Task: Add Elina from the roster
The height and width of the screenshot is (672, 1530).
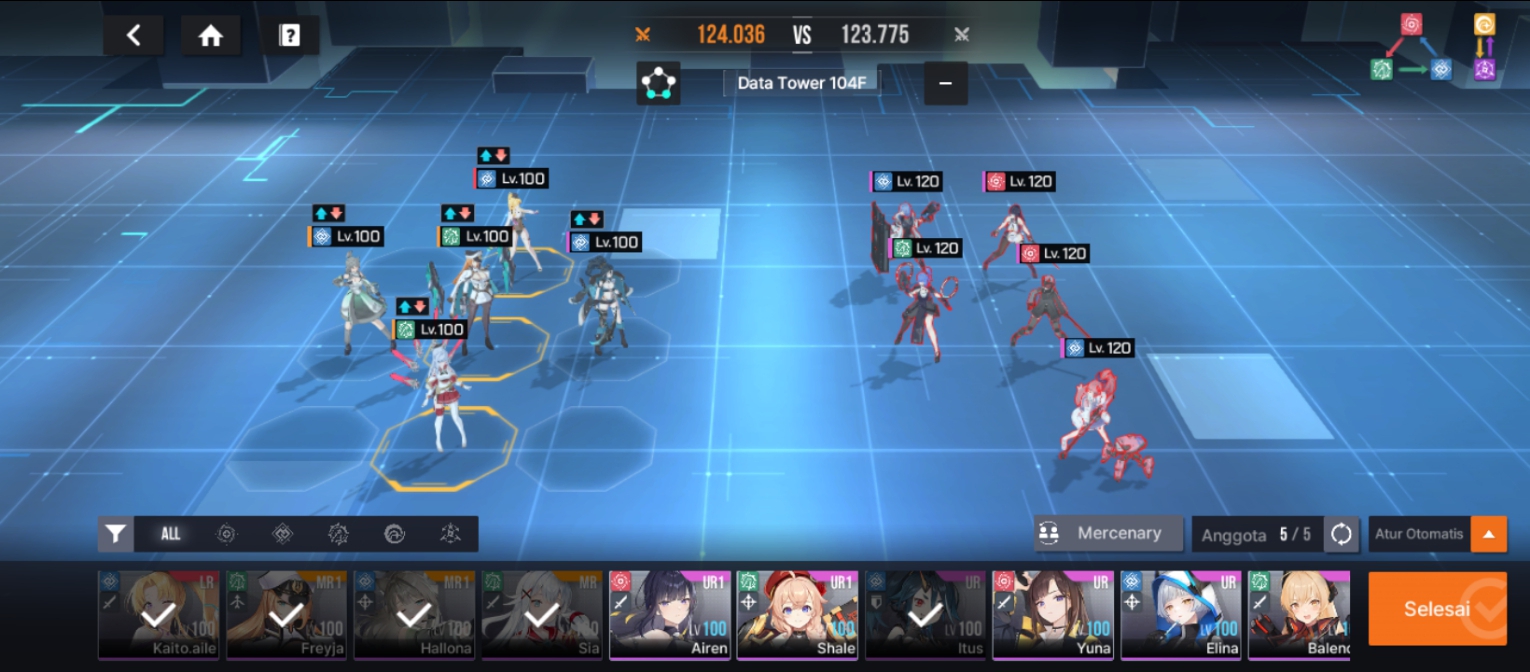Action: click(x=1181, y=615)
